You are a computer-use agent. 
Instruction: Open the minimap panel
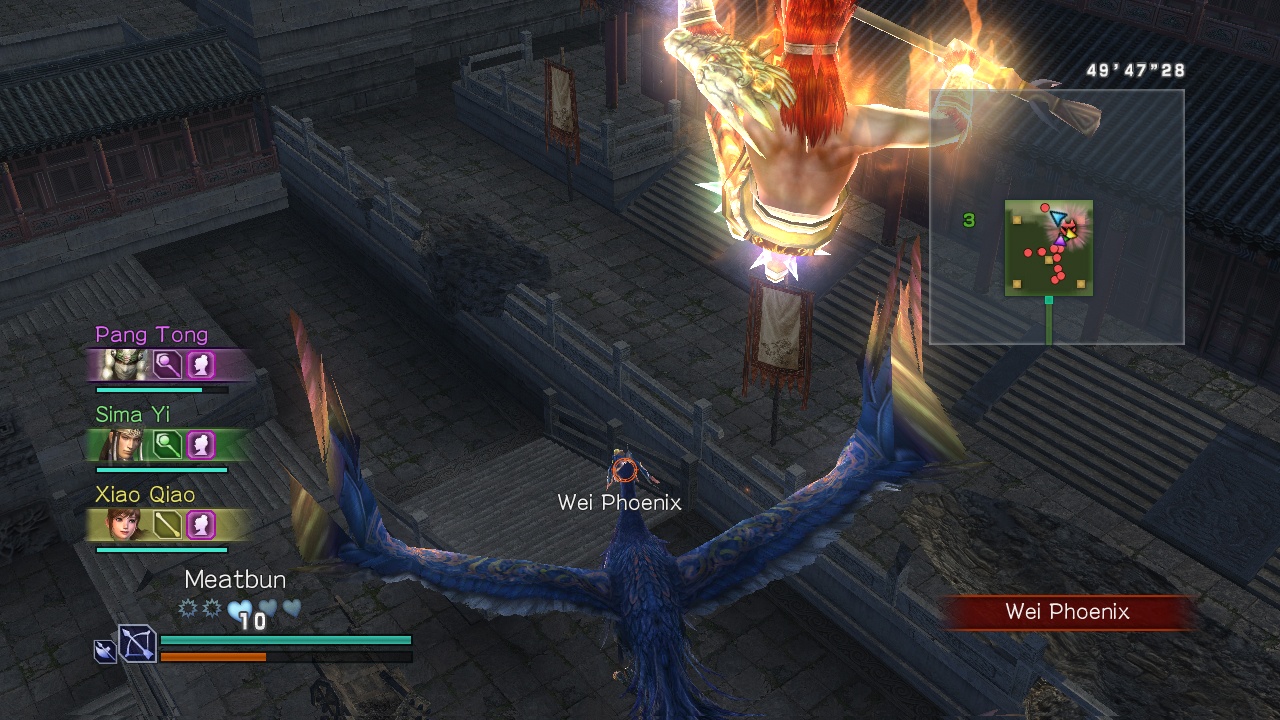[x=1056, y=217]
